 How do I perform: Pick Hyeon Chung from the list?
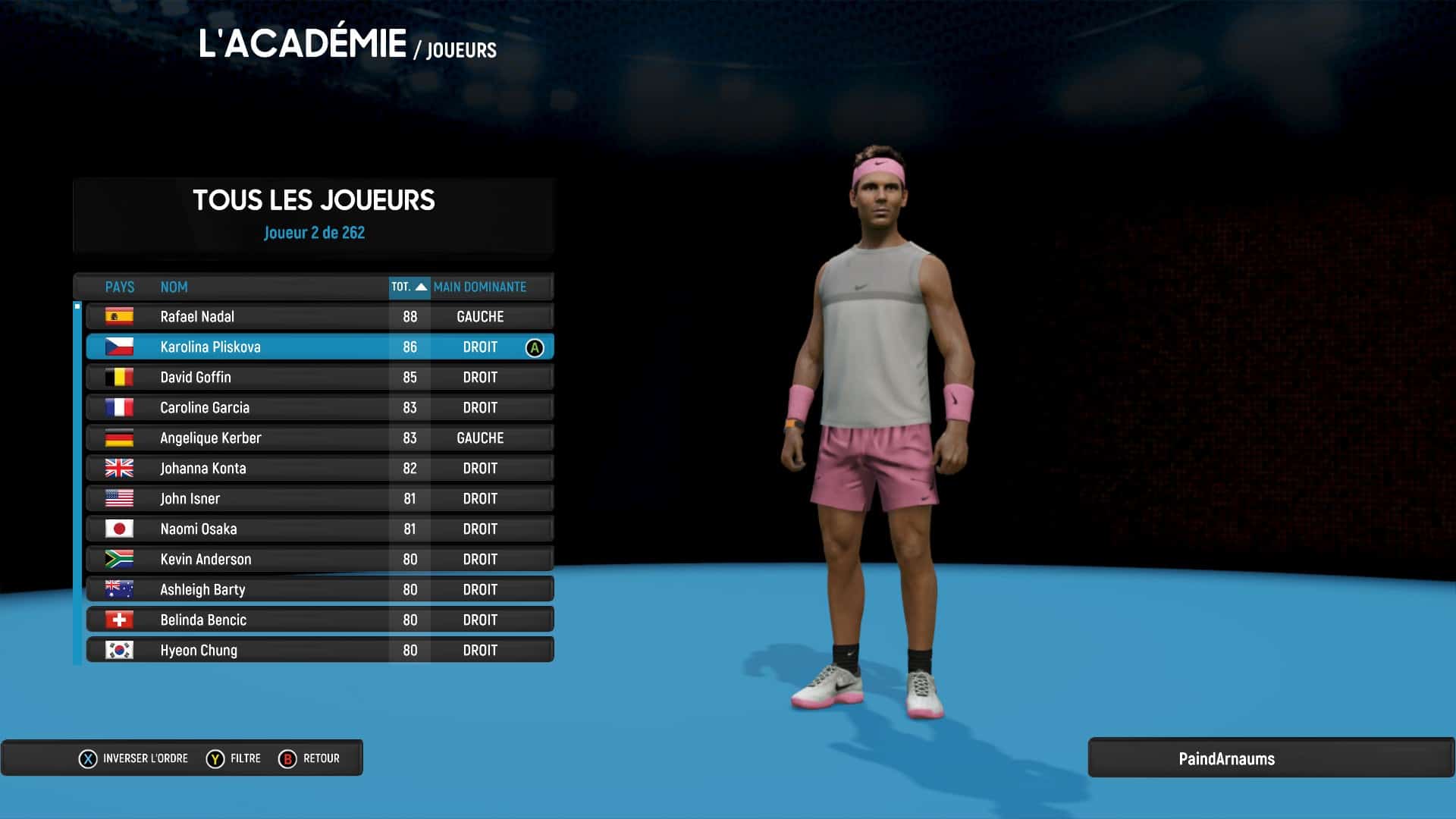point(319,650)
